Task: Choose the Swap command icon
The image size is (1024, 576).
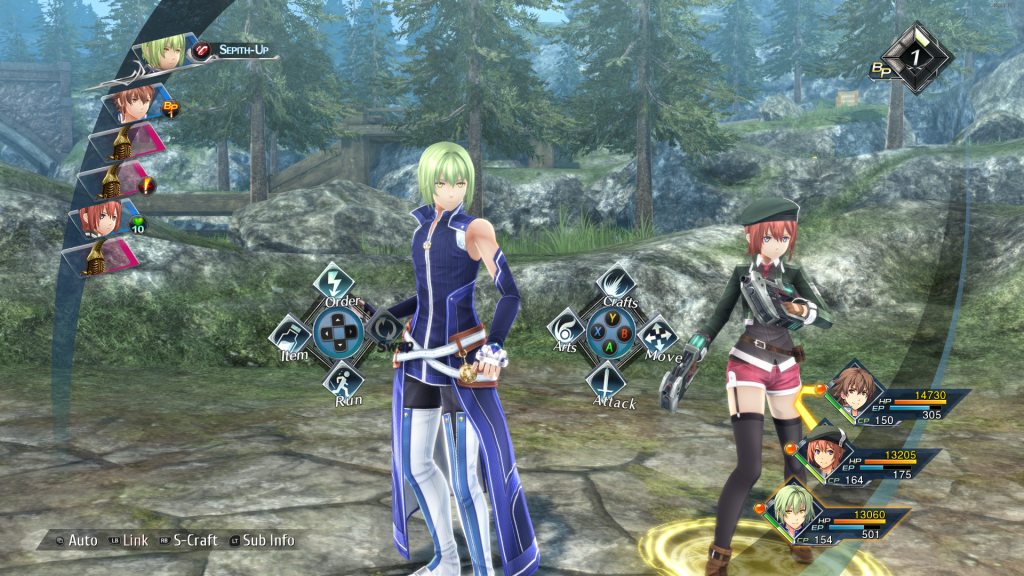Action: pyautogui.click(x=383, y=329)
